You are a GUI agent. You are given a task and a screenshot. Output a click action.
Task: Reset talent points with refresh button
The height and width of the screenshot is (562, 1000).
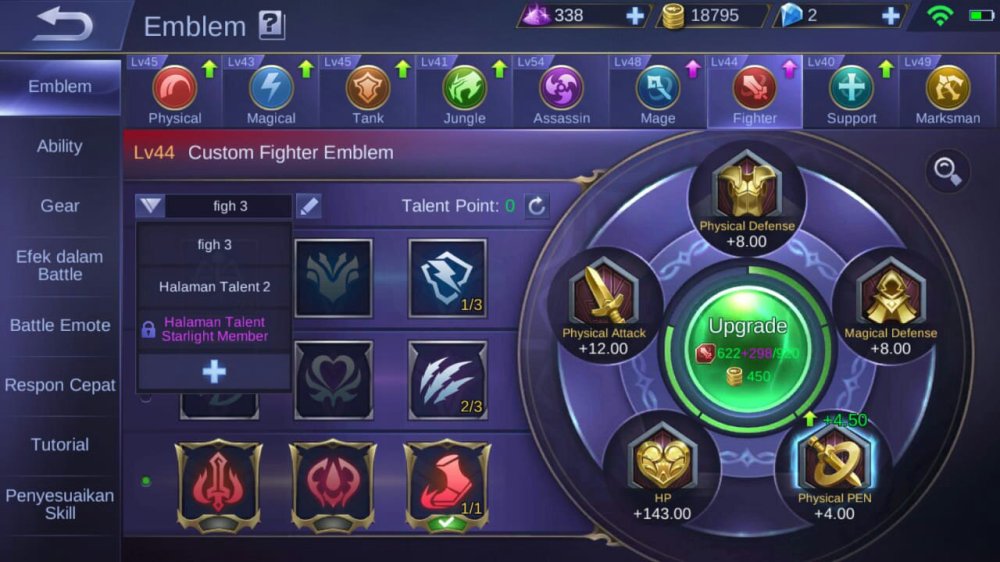coord(537,207)
